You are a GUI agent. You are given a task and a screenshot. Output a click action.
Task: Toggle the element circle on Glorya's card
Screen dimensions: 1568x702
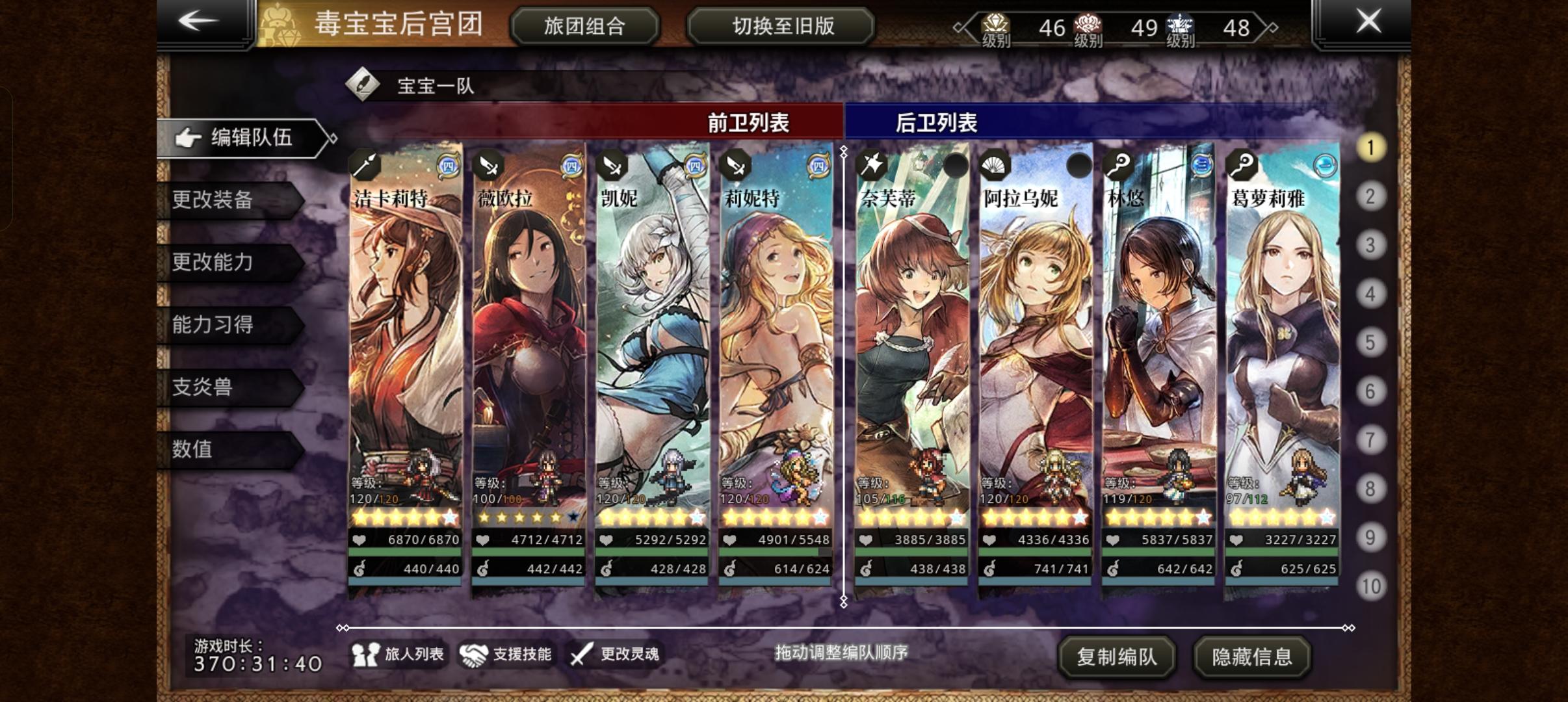[x=1324, y=165]
